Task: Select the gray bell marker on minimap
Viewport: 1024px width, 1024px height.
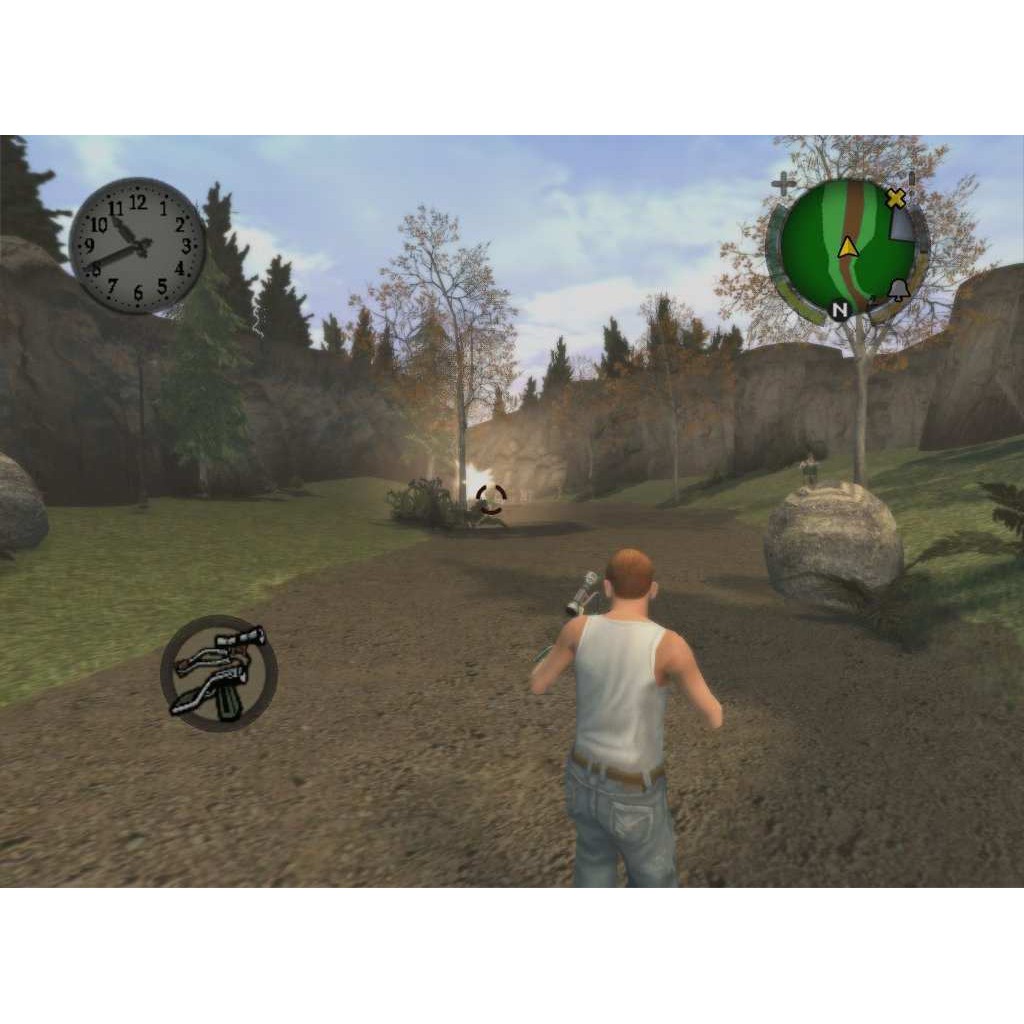Action: pos(897,290)
